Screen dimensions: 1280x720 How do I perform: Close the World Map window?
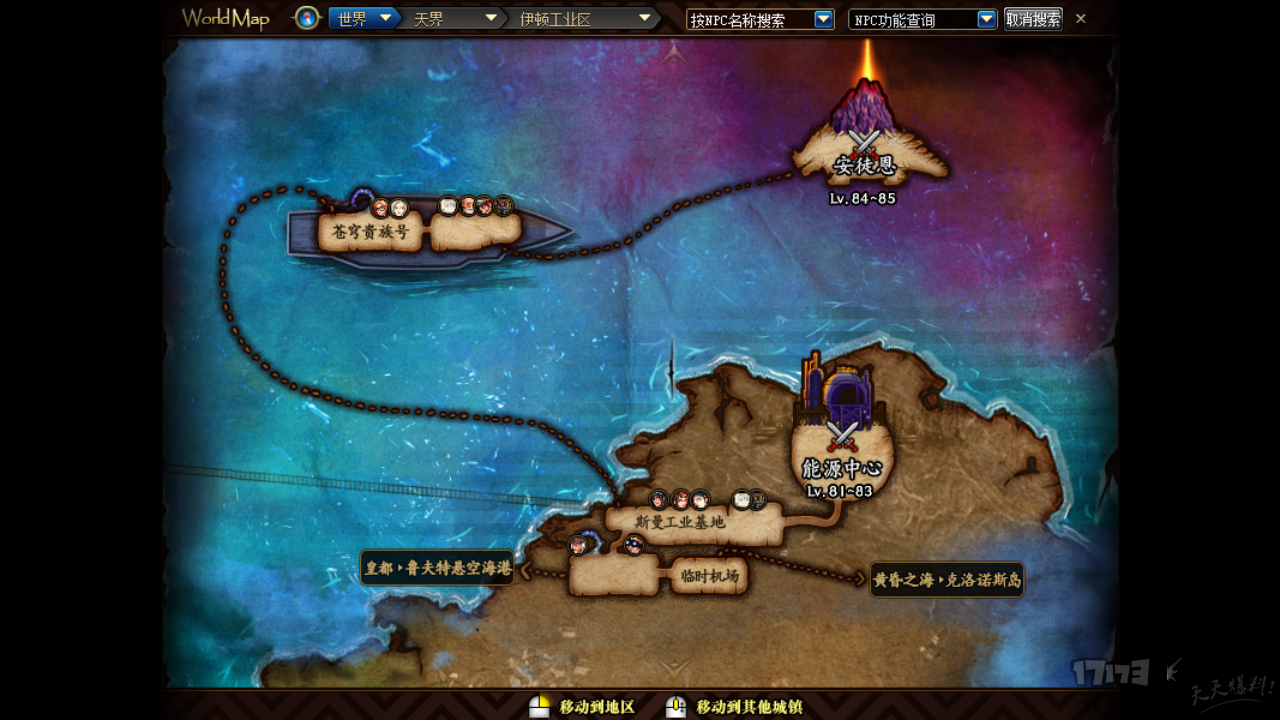[x=1081, y=18]
